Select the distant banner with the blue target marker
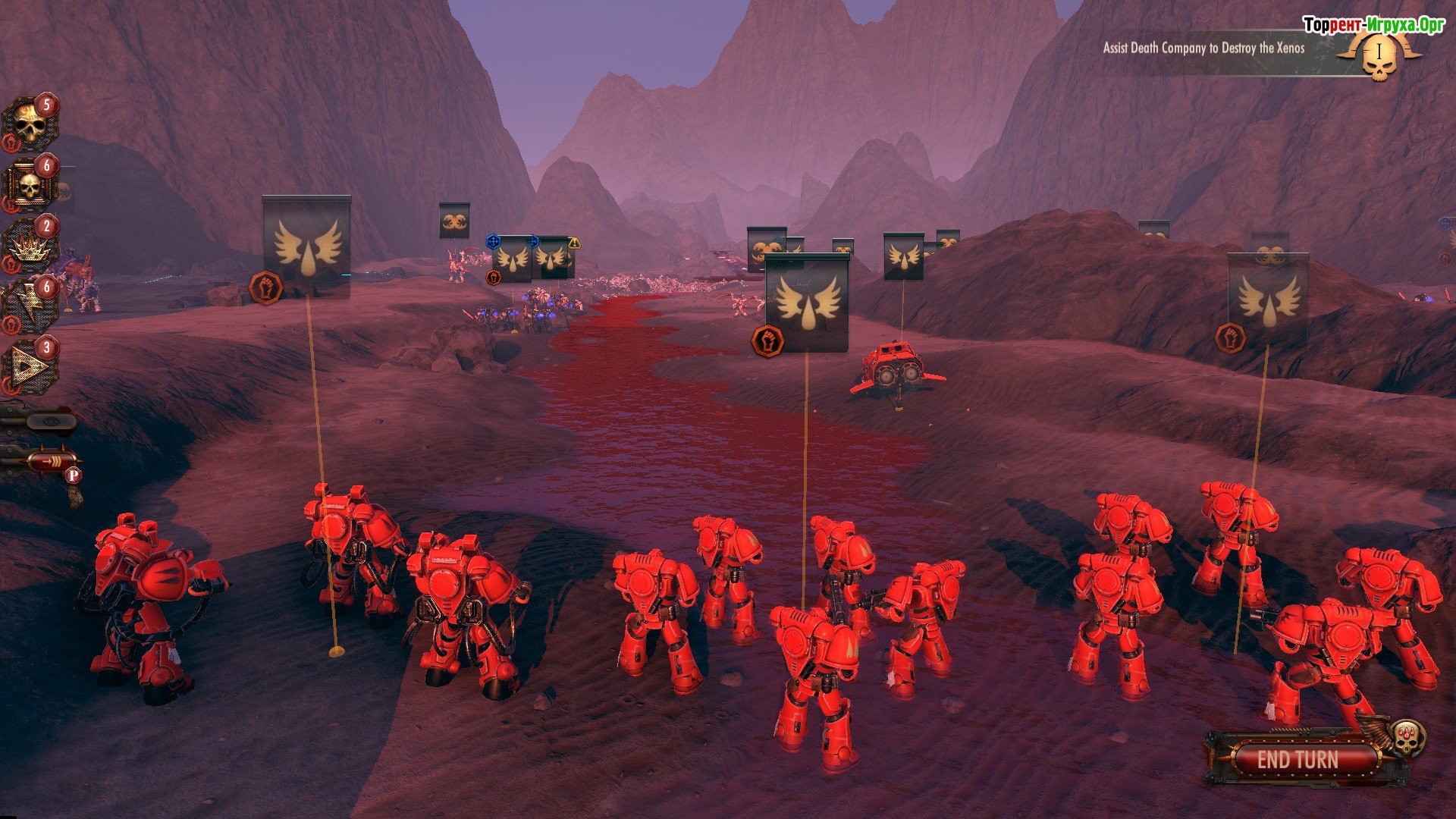Image resolution: width=1456 pixels, height=819 pixels. point(513,259)
